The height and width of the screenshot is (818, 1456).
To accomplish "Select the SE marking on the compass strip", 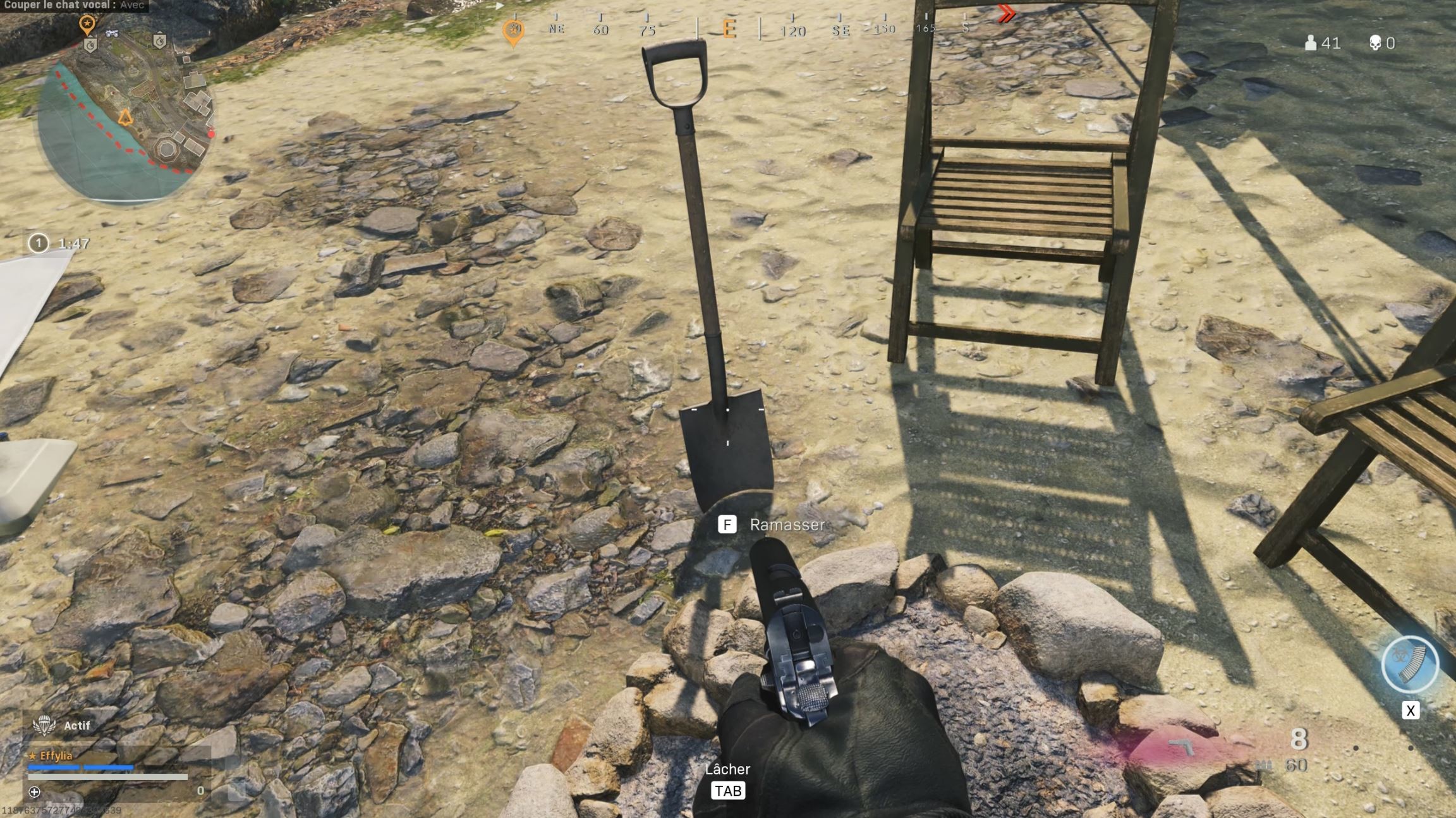I will 842,29.
